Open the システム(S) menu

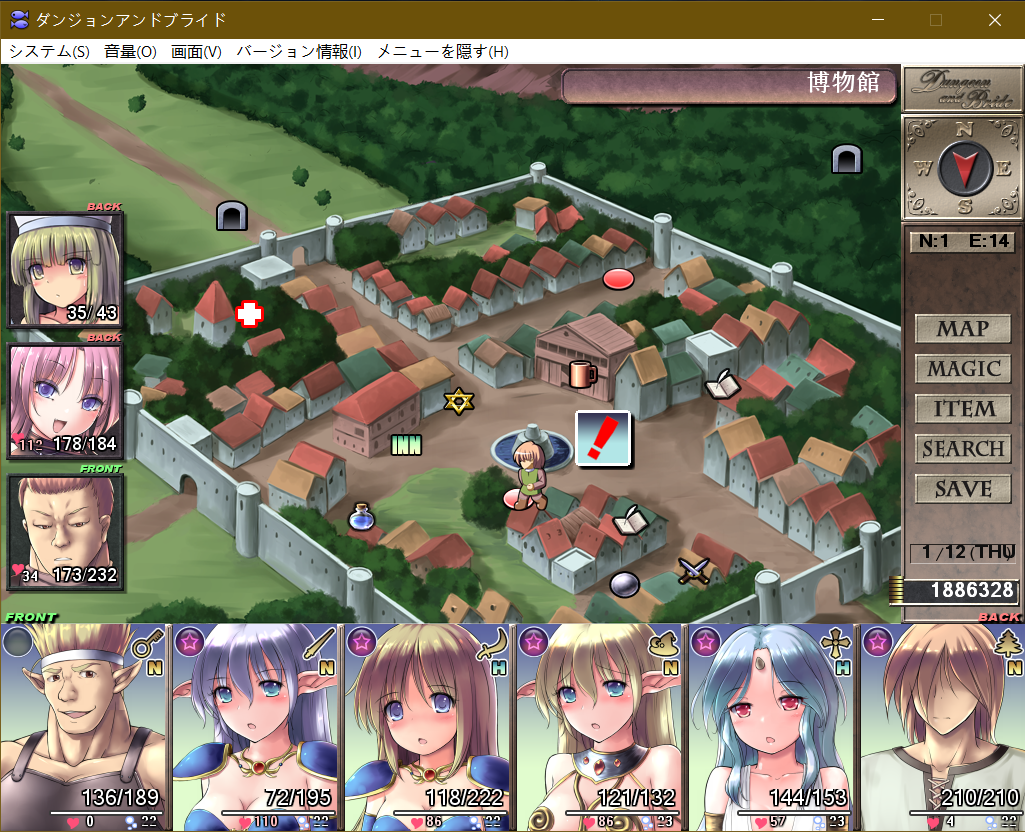point(49,52)
